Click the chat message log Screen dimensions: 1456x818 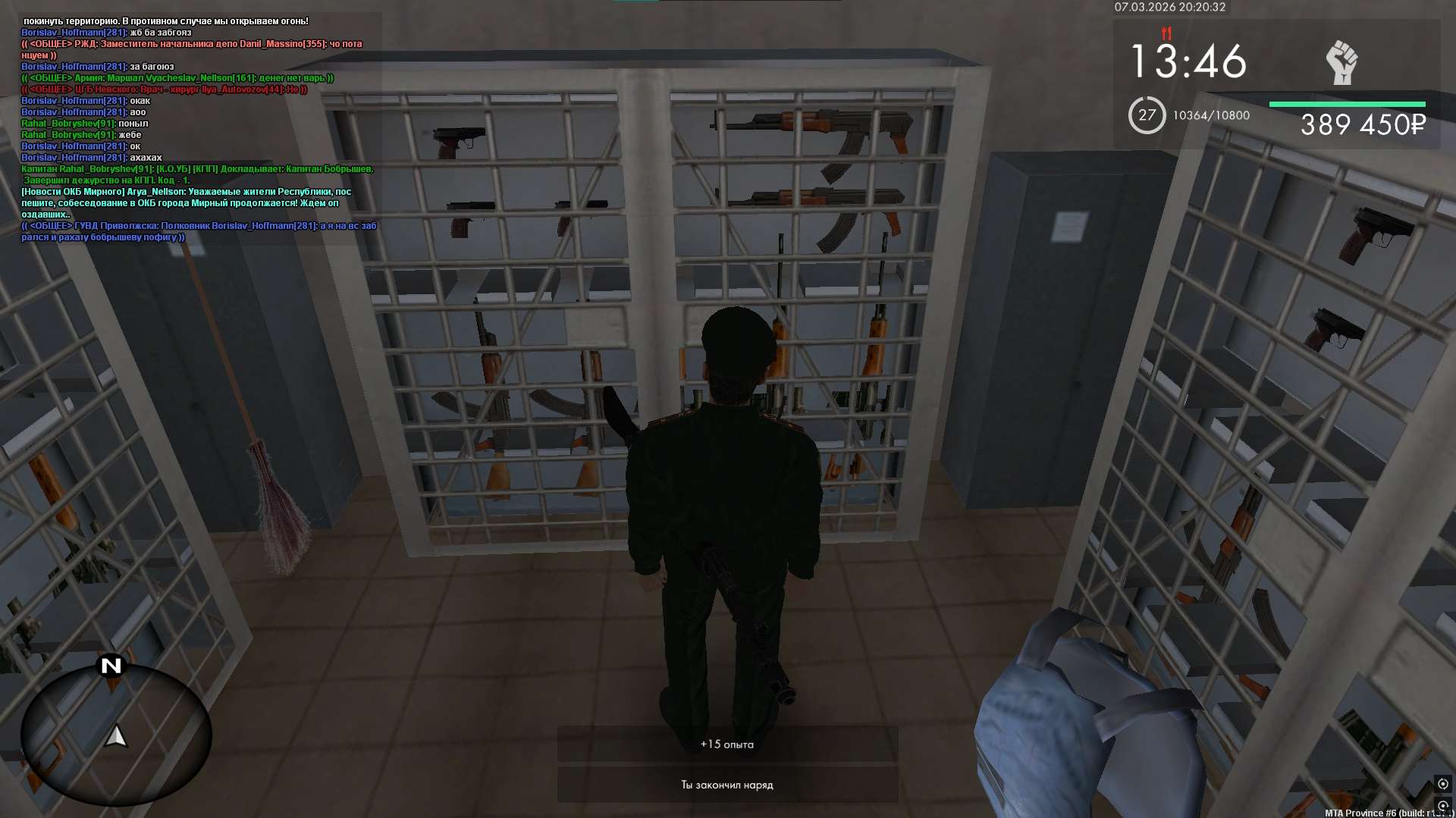pos(199,129)
